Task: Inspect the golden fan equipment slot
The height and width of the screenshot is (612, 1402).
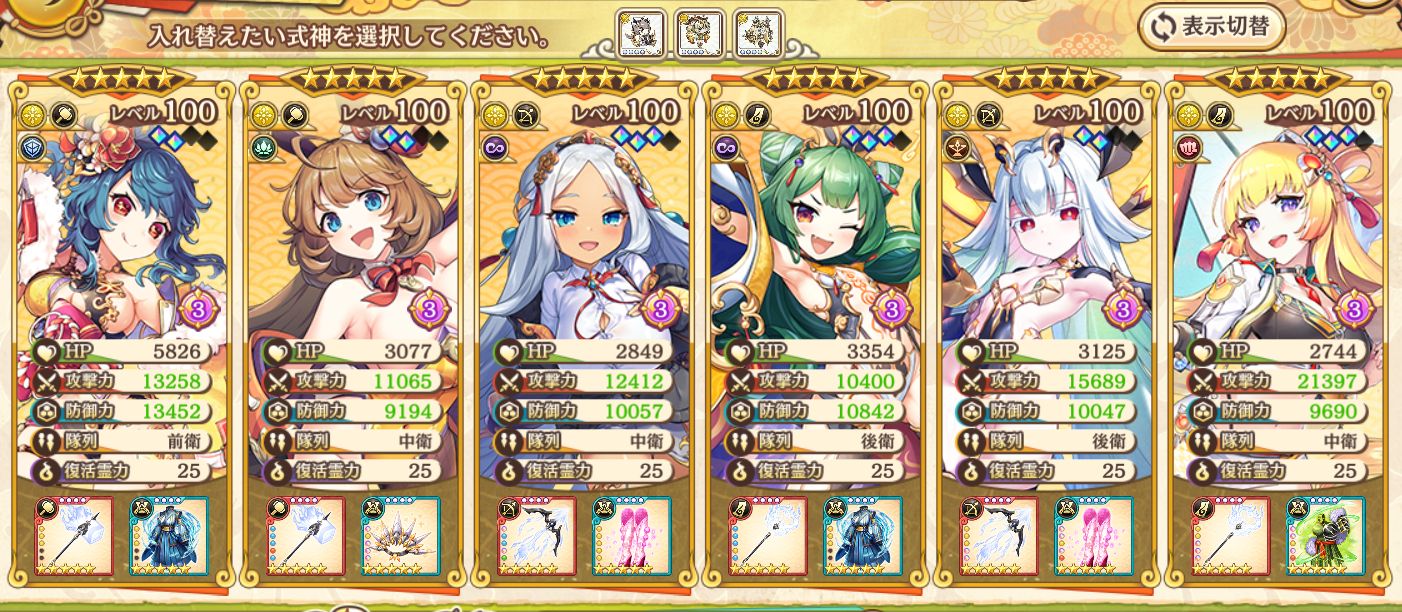Action: tap(400, 537)
